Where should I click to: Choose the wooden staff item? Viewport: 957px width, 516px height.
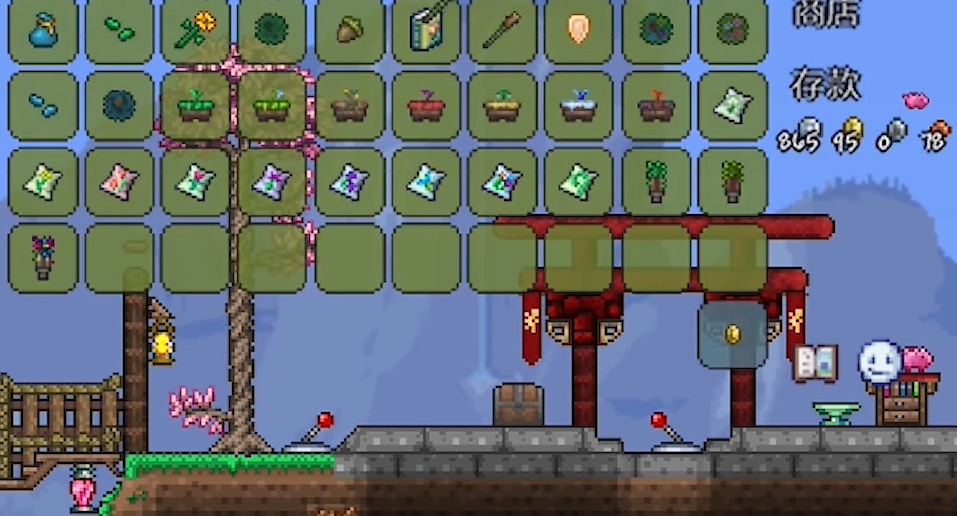coord(502,30)
